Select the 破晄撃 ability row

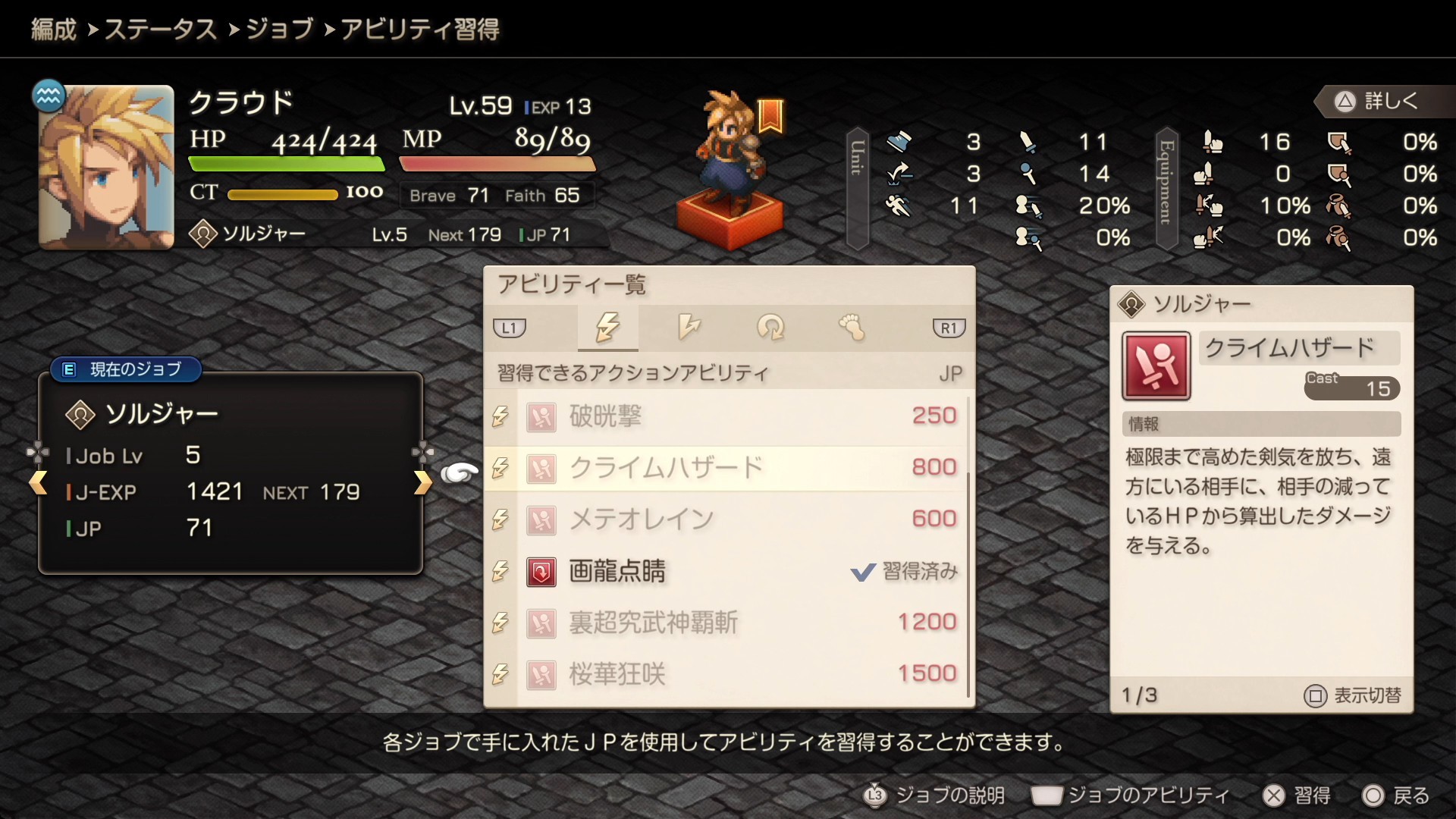pyautogui.click(x=726, y=416)
